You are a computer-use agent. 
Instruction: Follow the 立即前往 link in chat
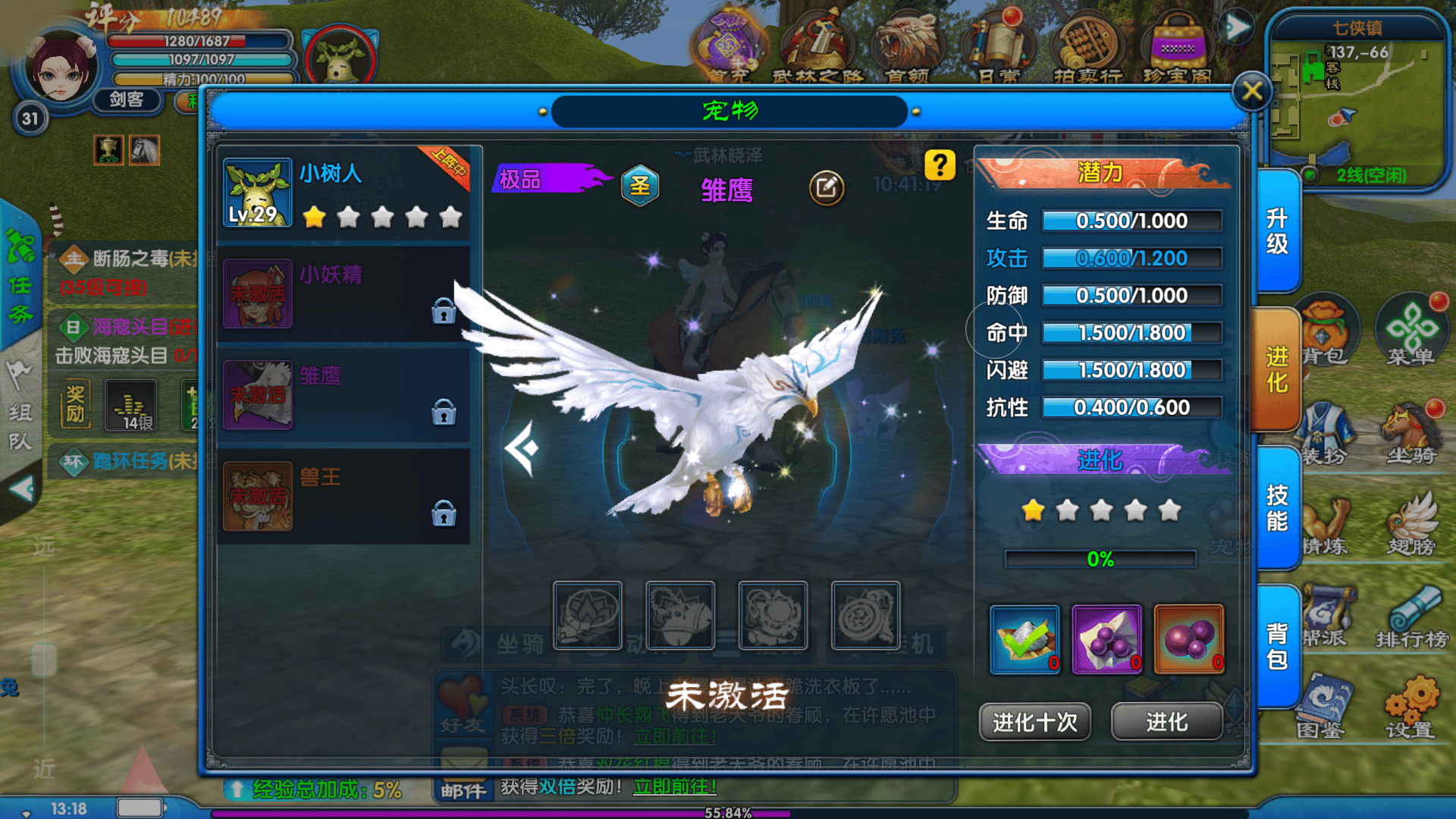point(674,787)
